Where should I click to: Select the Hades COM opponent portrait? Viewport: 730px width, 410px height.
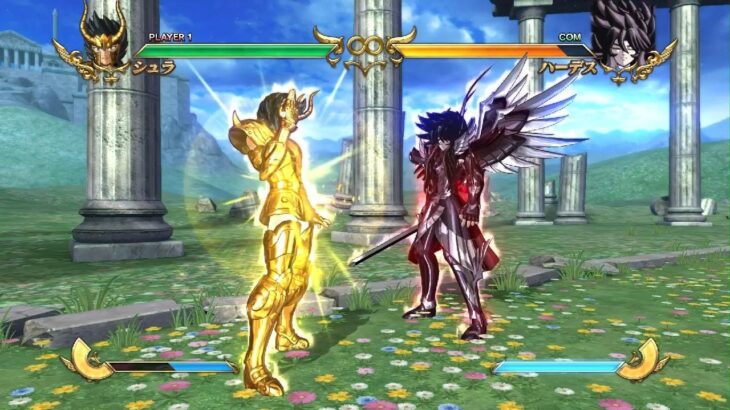(623, 38)
